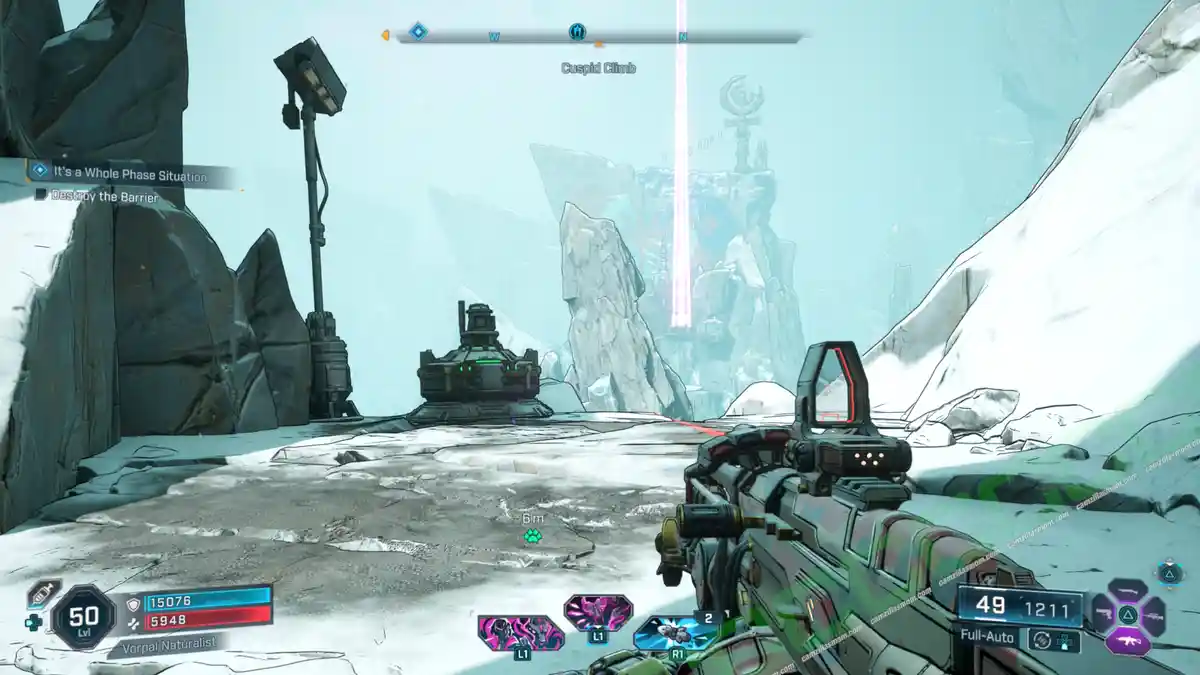Screen dimensions: 1200x675
Task: Use the repair kit syringe icon
Action: (43, 592)
